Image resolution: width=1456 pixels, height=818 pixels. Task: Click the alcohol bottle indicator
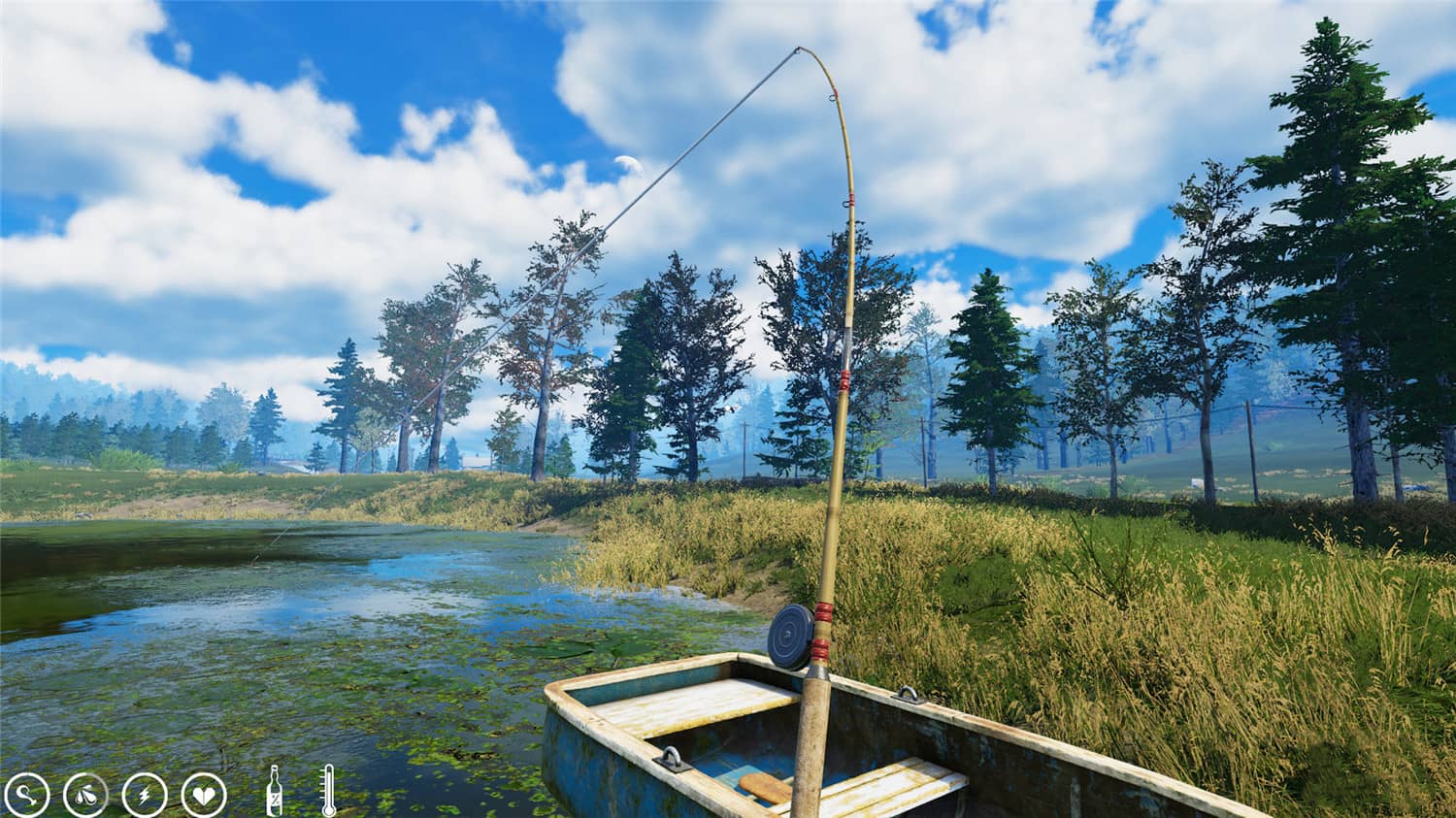point(277,788)
